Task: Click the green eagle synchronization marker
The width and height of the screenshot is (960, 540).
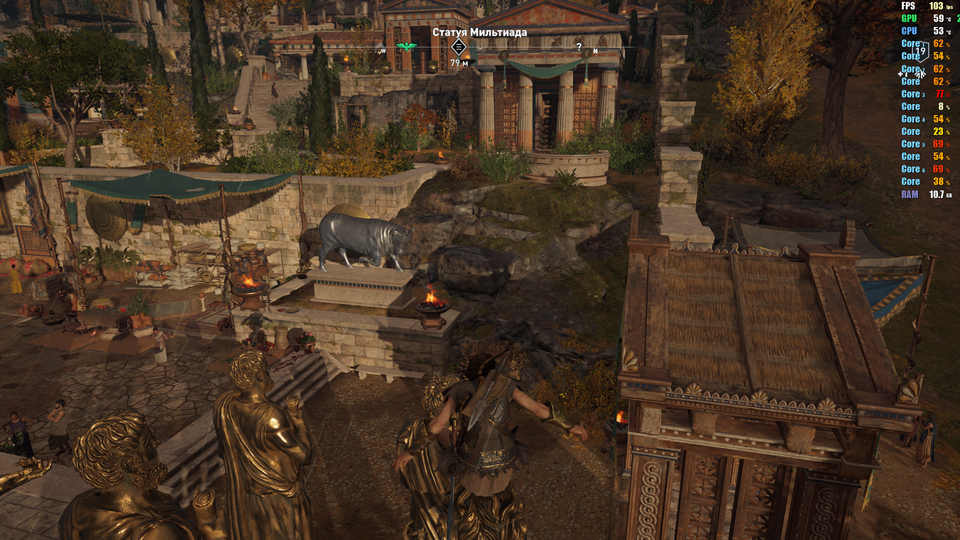Action: click(x=405, y=47)
